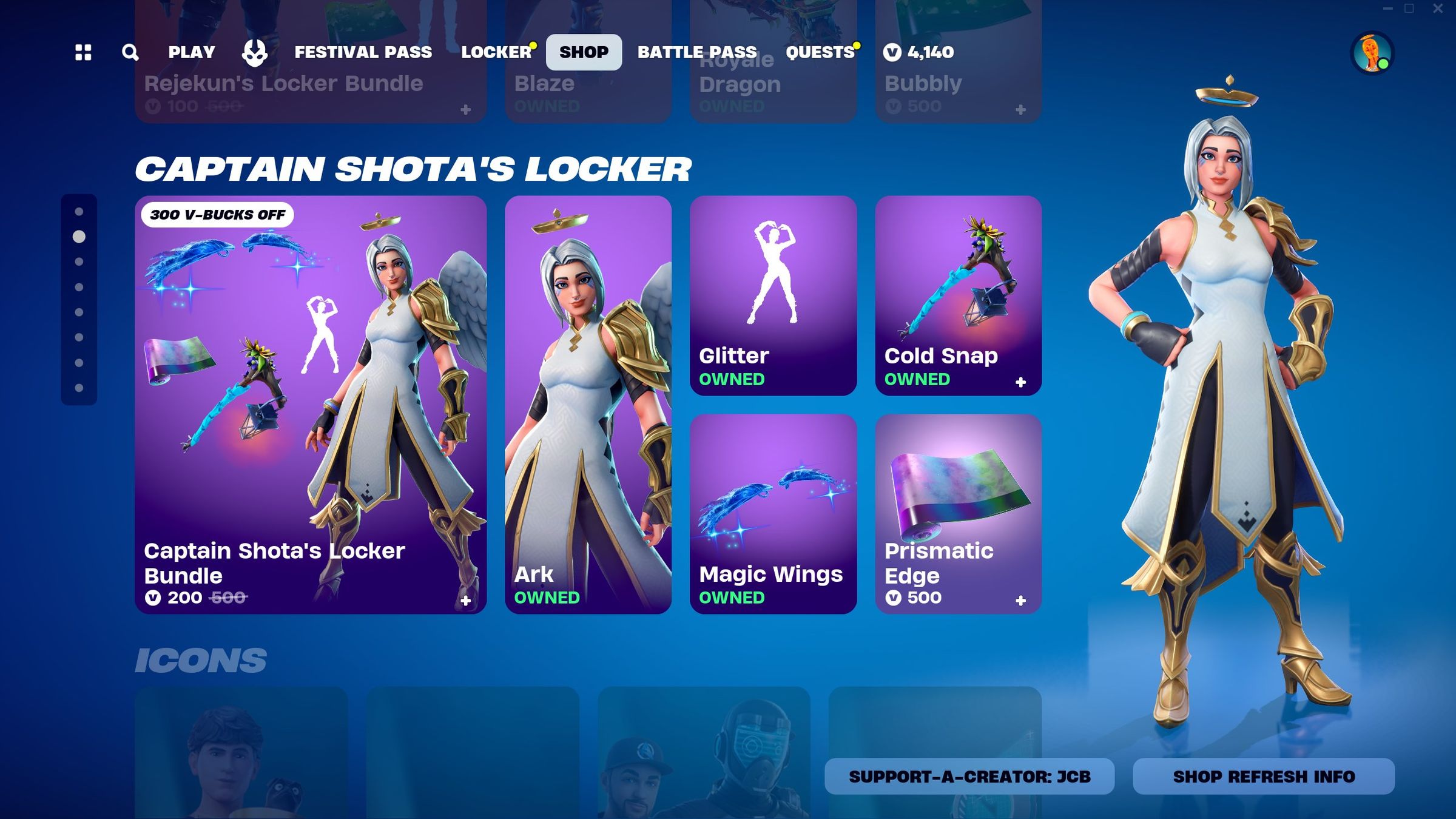Click the Support-A-Creator button

pos(969,777)
